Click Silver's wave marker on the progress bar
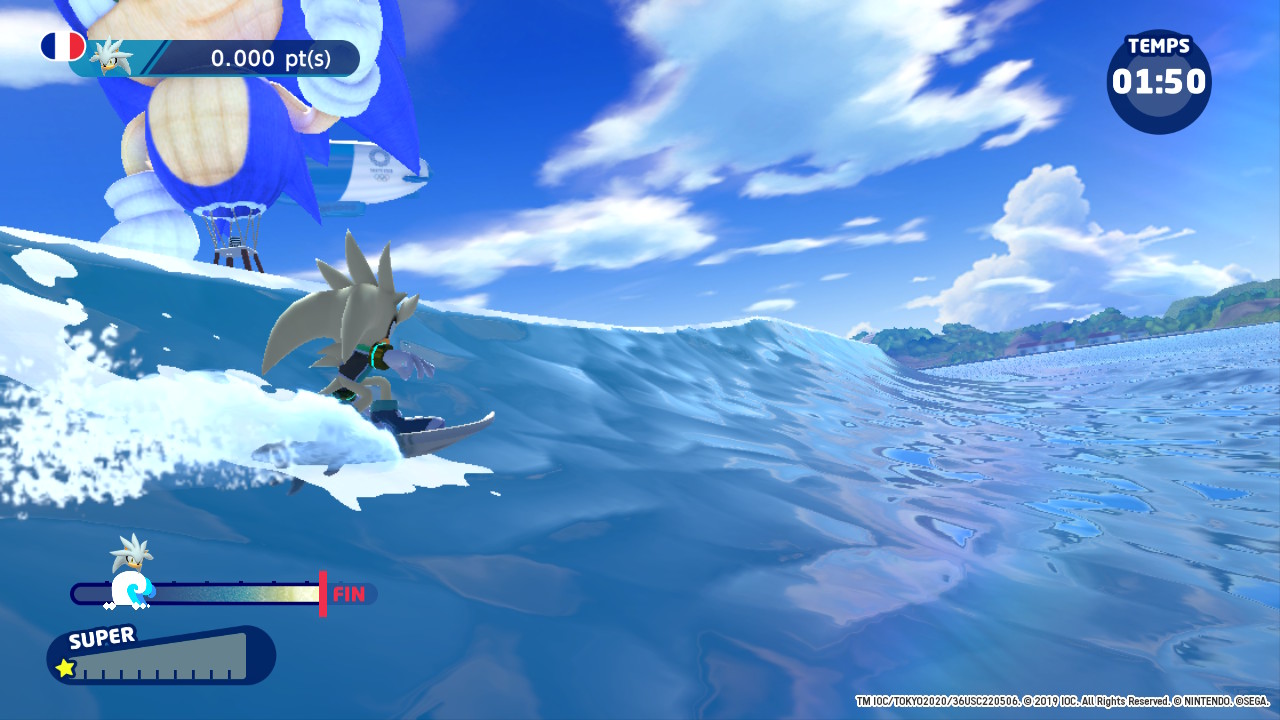This screenshot has height=720, width=1280. (x=130, y=589)
